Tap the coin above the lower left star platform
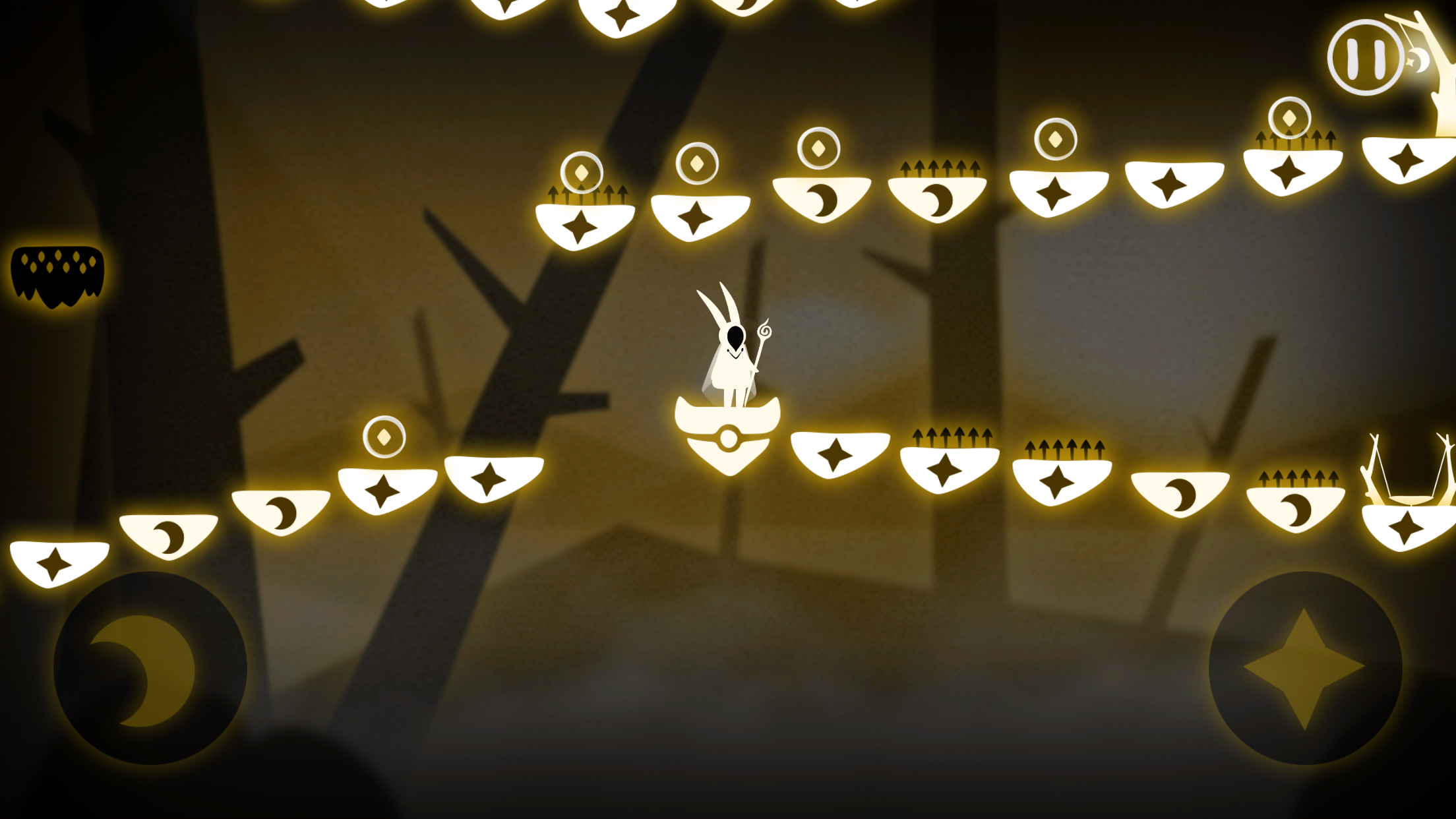The width and height of the screenshot is (1456, 819). (386, 435)
